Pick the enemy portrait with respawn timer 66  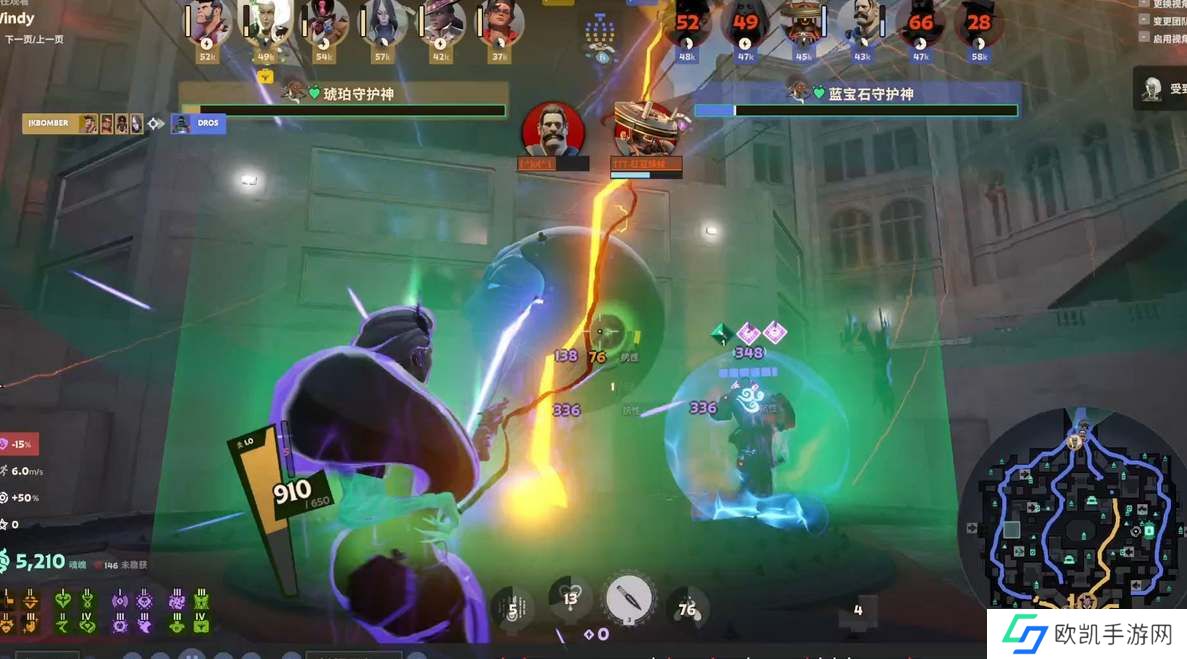921,22
